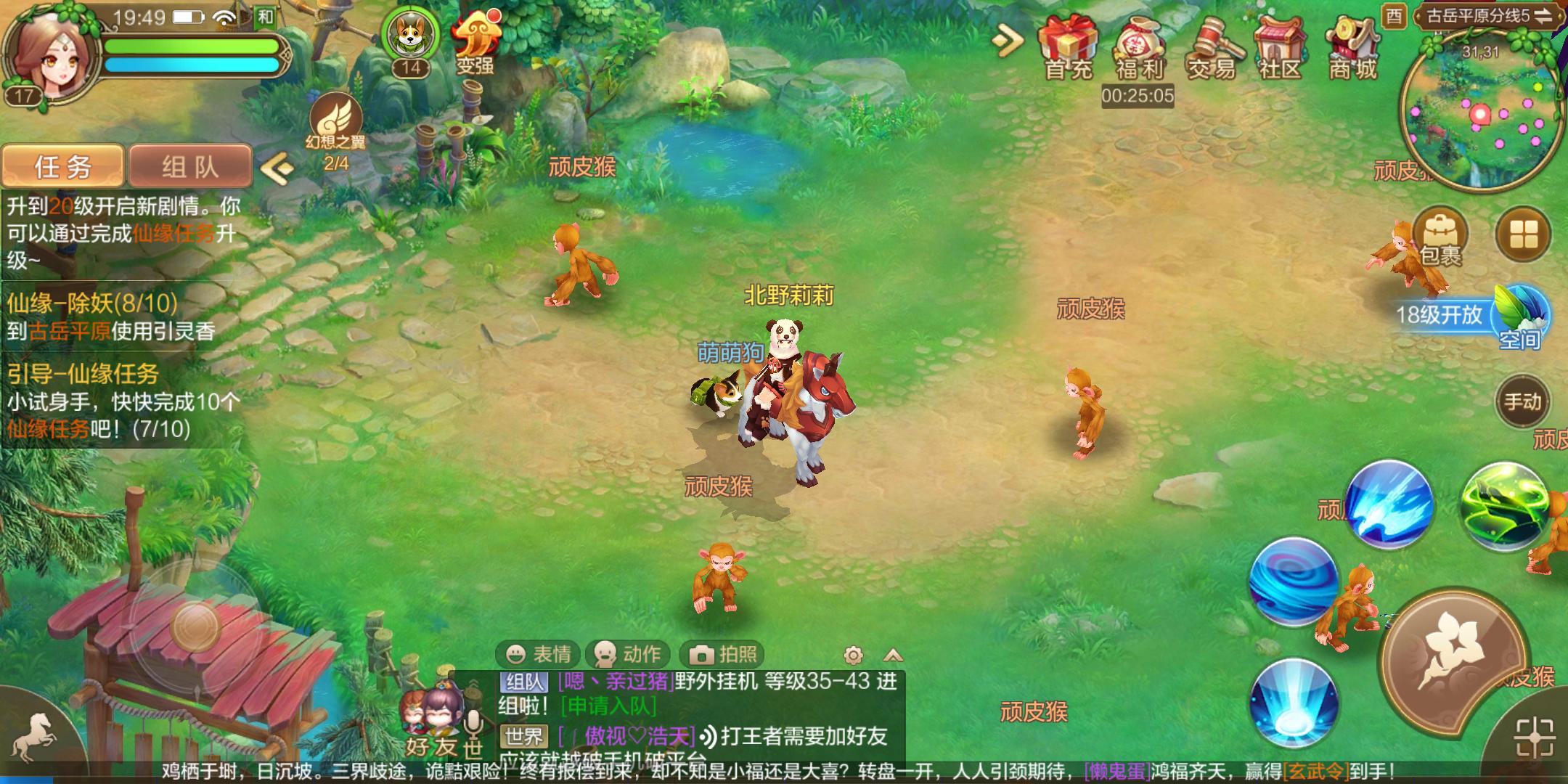The width and height of the screenshot is (1568, 784).
Task: Switch to the 组队 tab
Action: point(190,166)
